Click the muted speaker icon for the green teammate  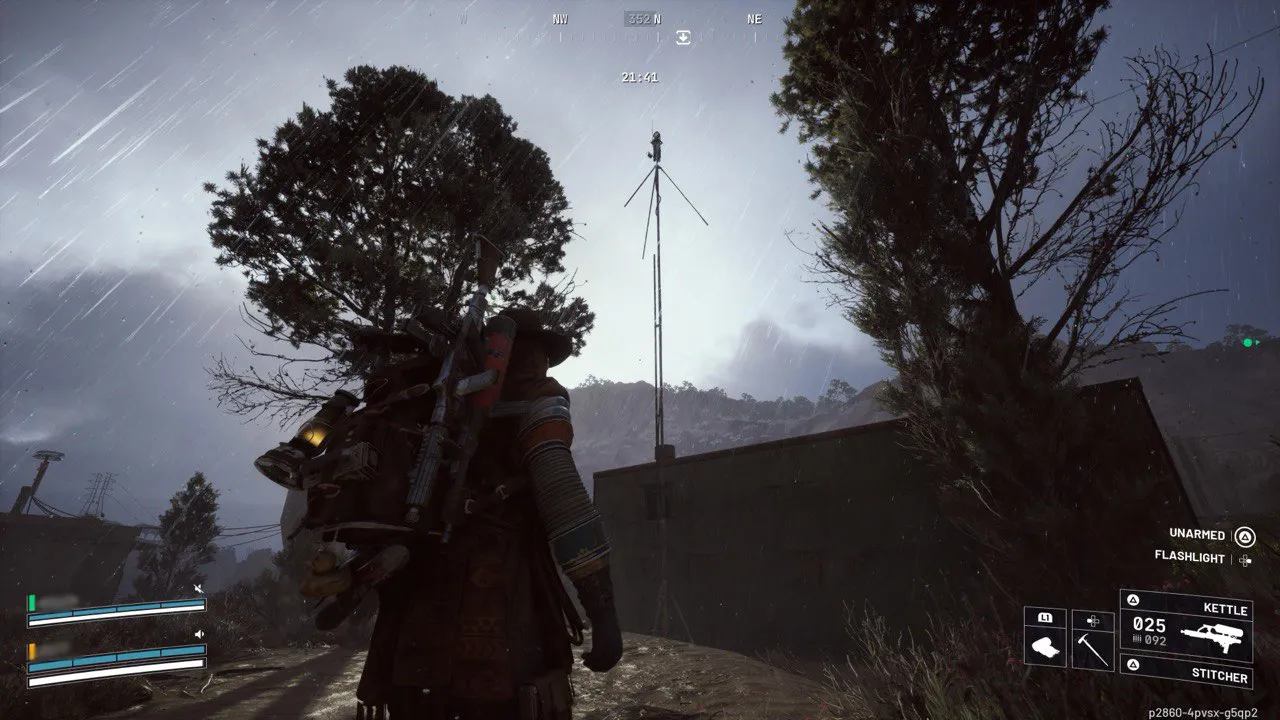point(198,590)
